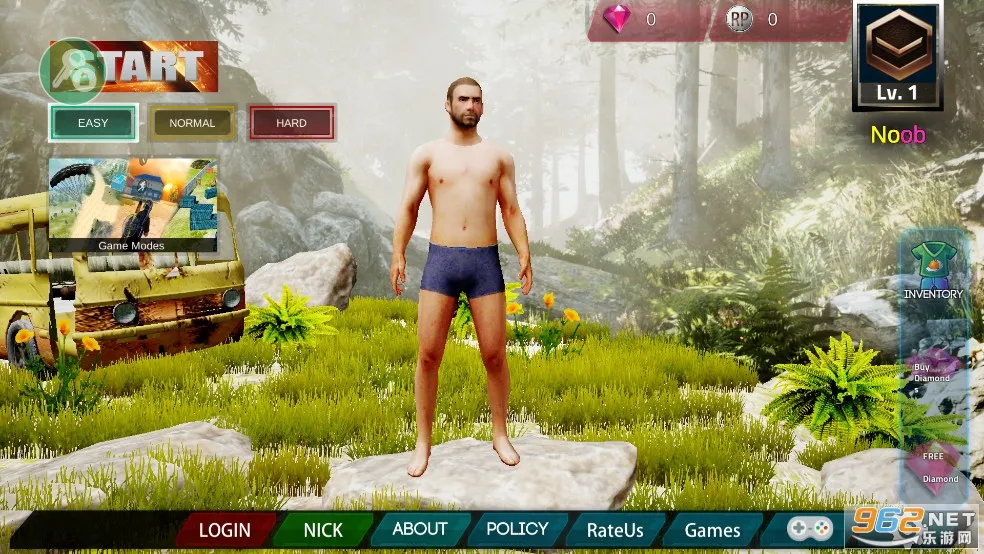This screenshot has width=984, height=554.
Task: Switch to HARD difficulty
Action: (291, 123)
